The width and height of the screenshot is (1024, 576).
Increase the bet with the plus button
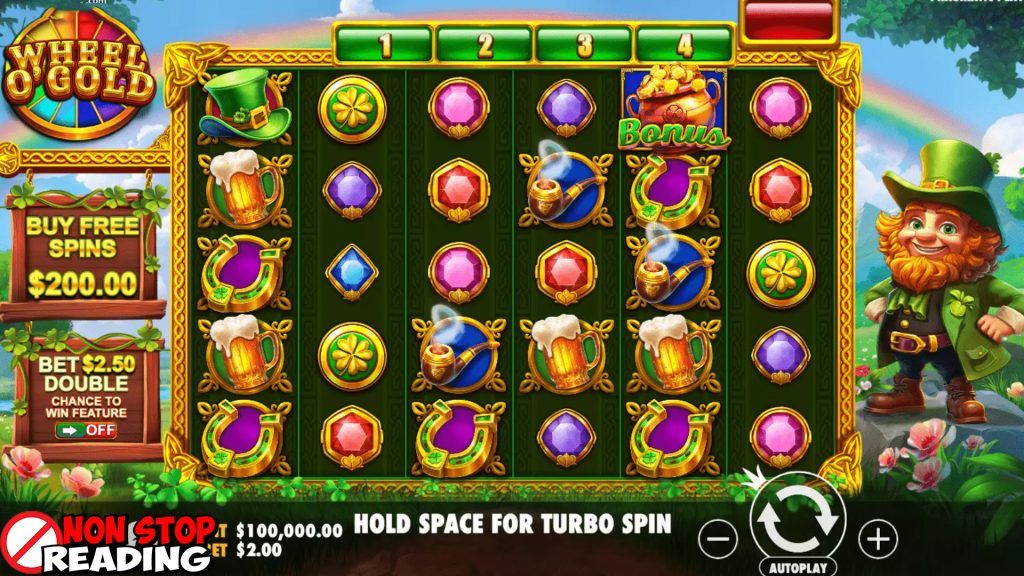point(877,540)
